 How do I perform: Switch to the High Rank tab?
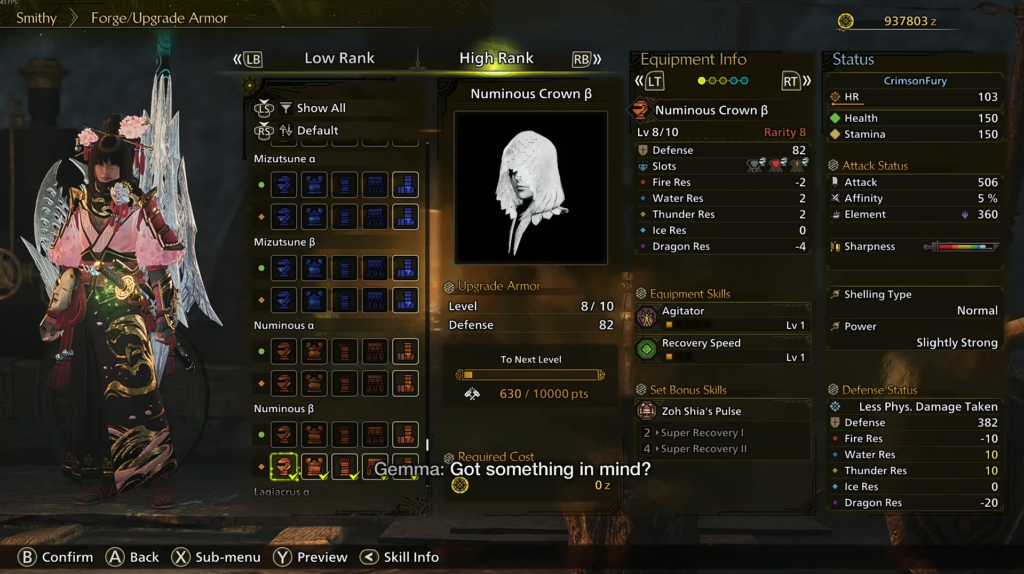[496, 59]
